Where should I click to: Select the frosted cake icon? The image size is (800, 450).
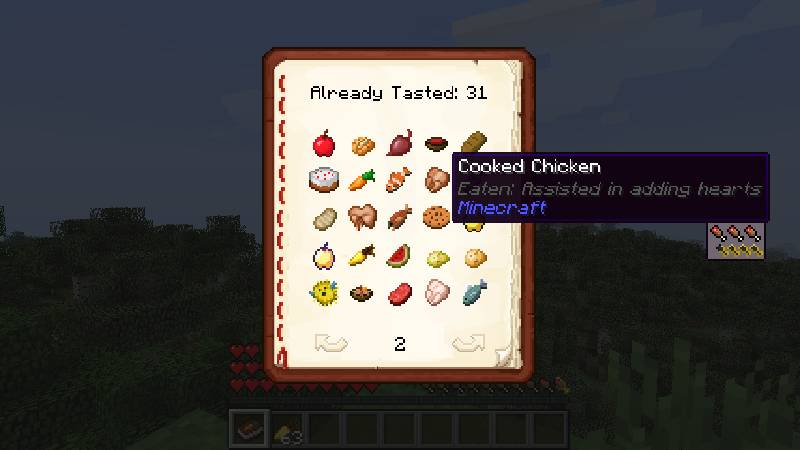tap(323, 181)
